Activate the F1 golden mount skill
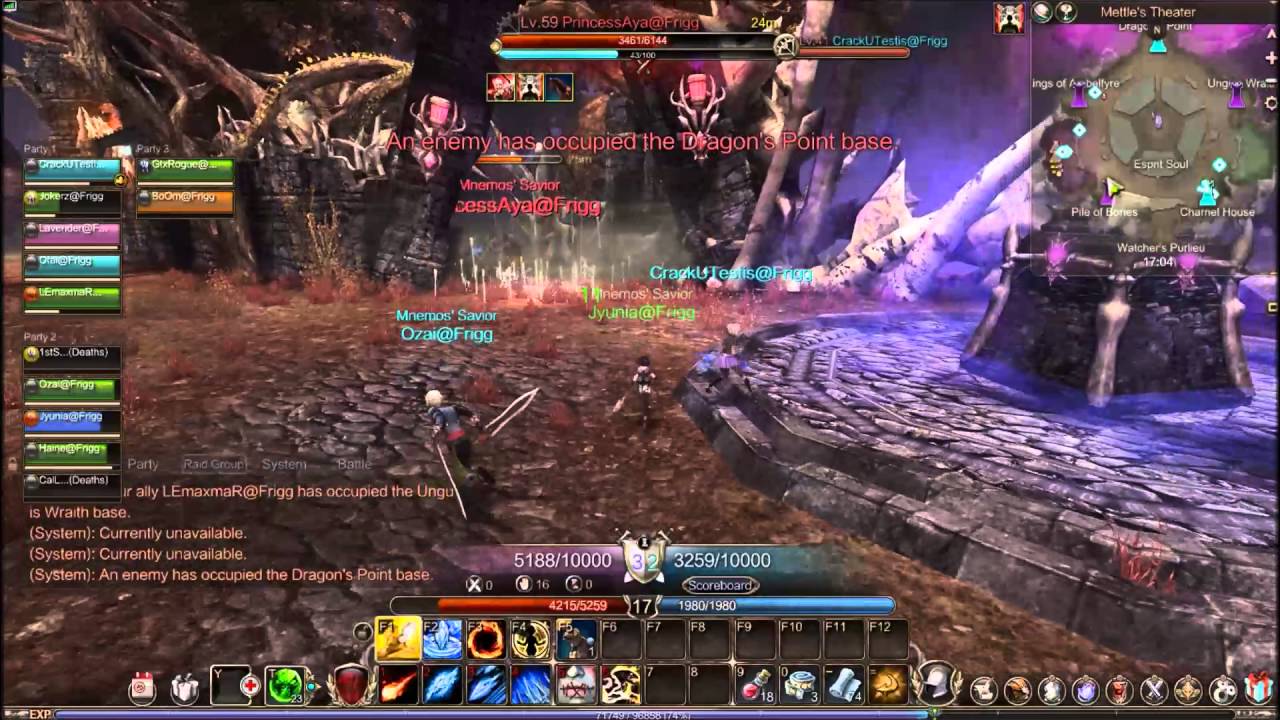The height and width of the screenshot is (720, 1280). pyautogui.click(x=397, y=640)
